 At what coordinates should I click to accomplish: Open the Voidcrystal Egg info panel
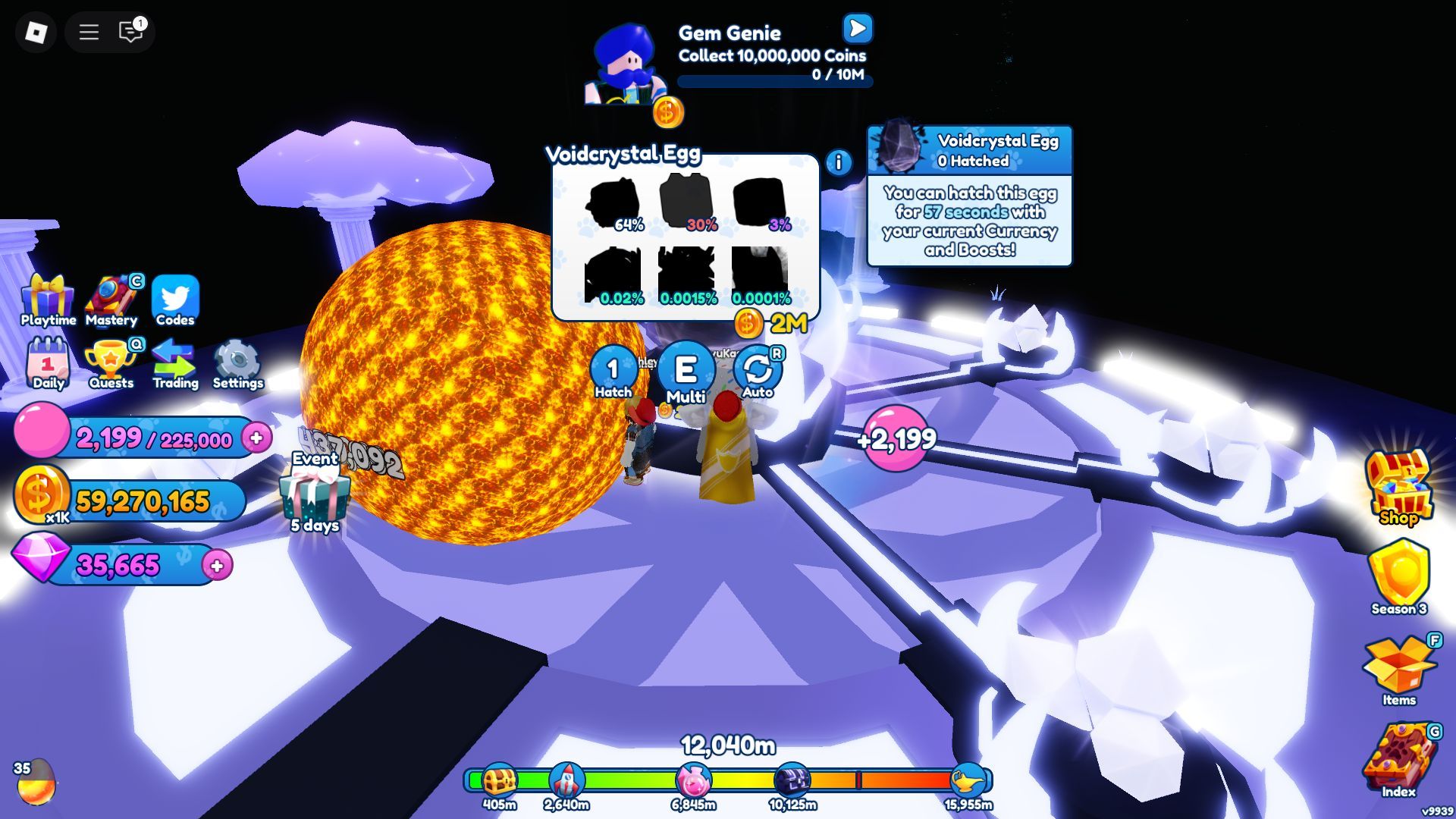pos(837,160)
